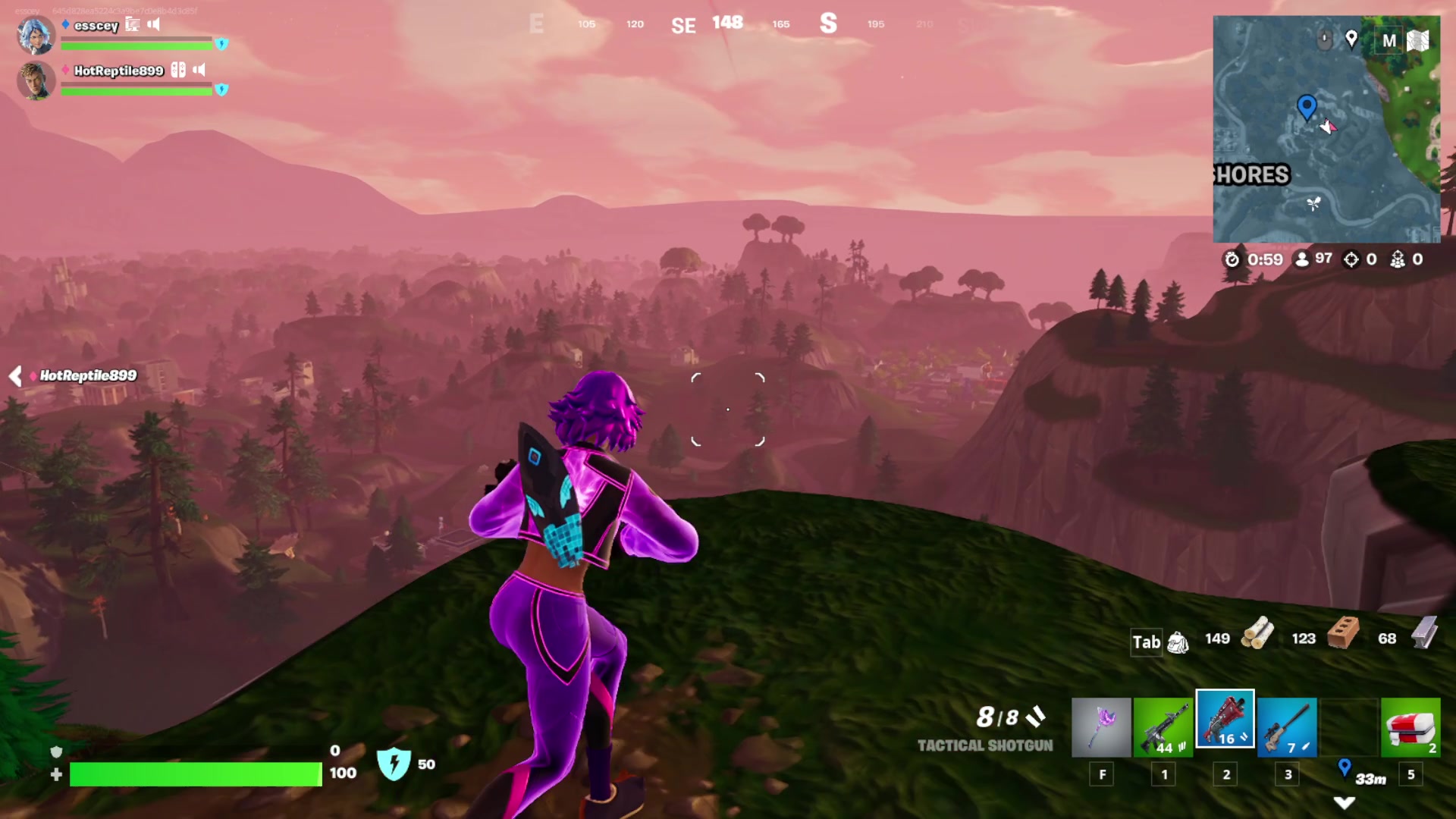Select the Tactical Shotgun hotbar slot
Screen dimensions: 1456x819
tap(1225, 719)
